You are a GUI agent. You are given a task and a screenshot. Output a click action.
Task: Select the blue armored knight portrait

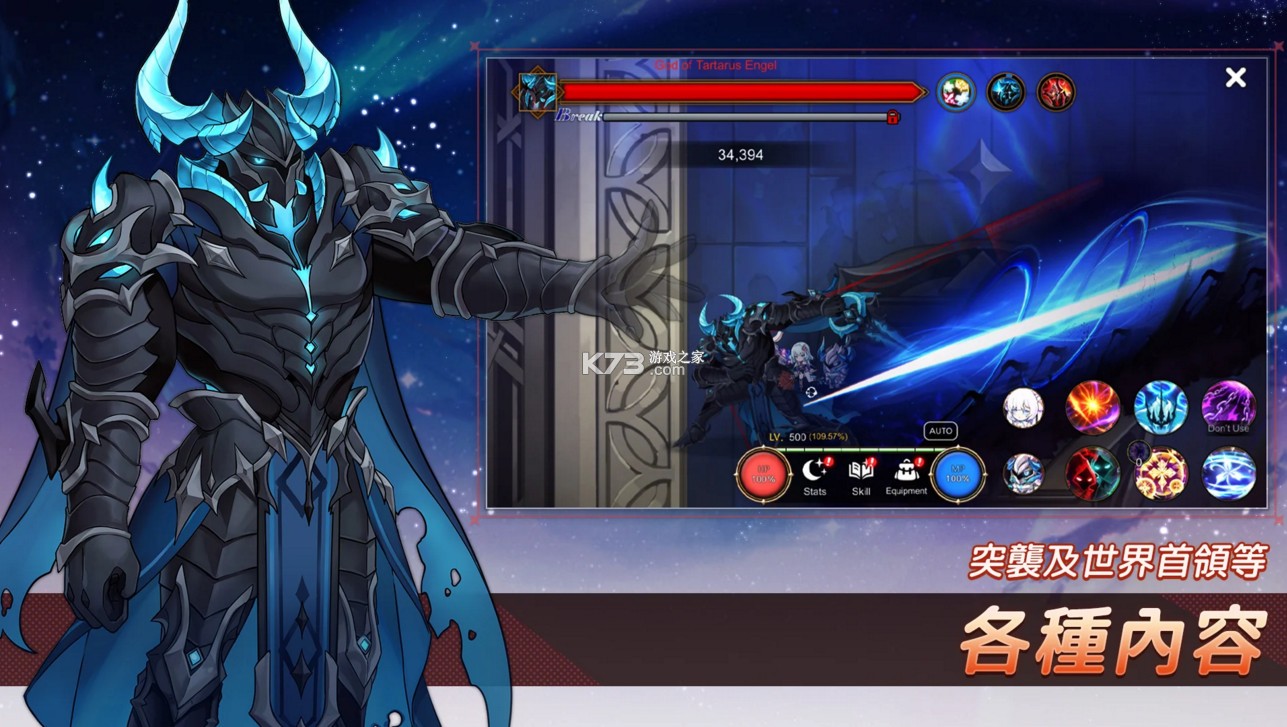pyautogui.click(x=1024, y=473)
